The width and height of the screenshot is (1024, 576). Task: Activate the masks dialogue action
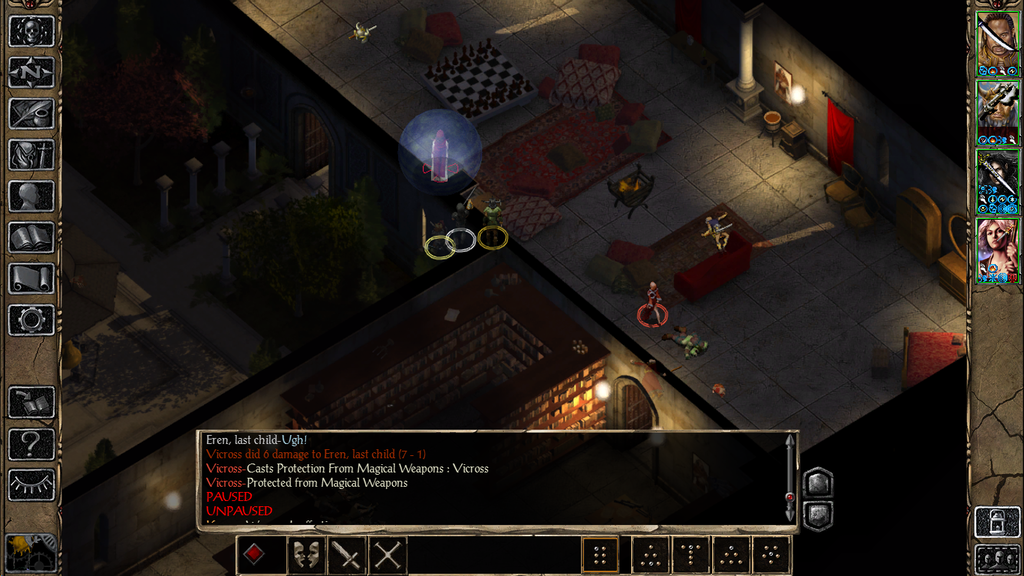coord(305,554)
